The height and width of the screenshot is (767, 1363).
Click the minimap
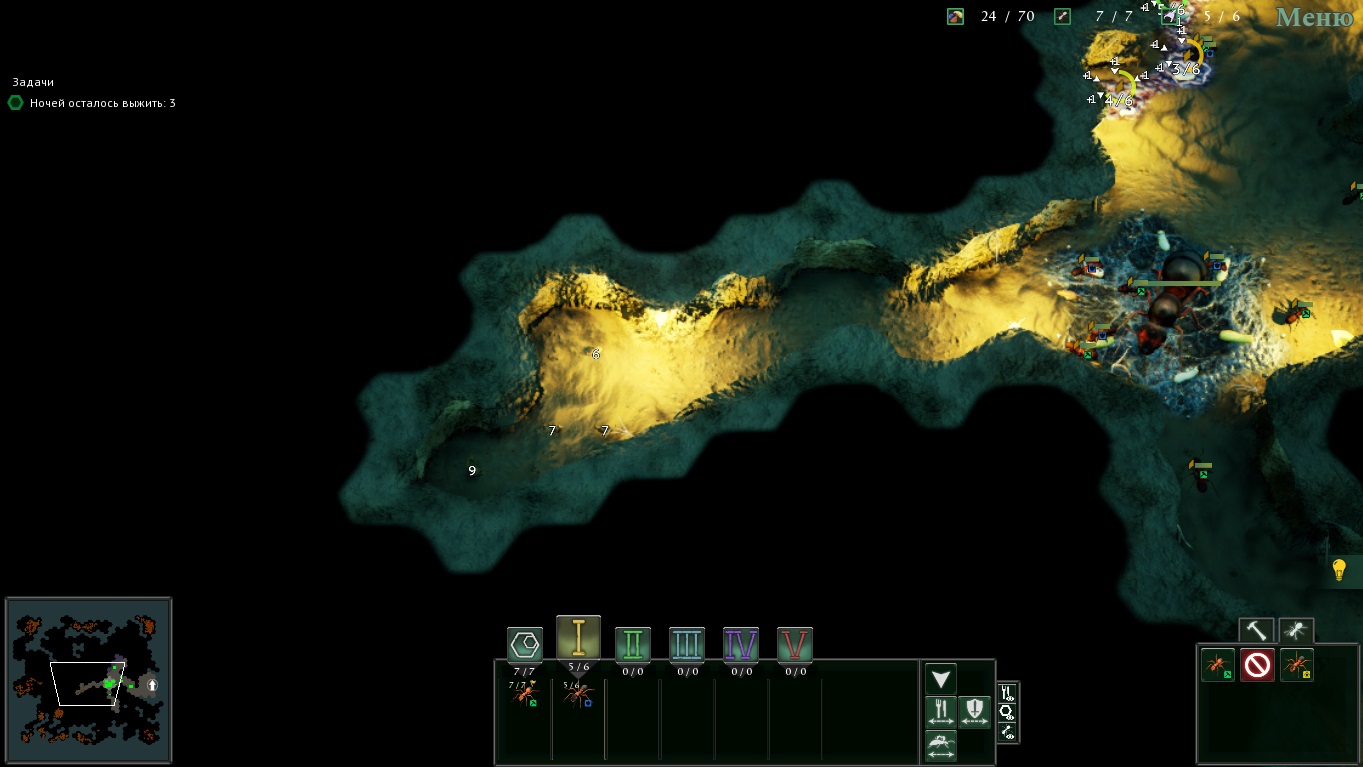click(x=89, y=681)
